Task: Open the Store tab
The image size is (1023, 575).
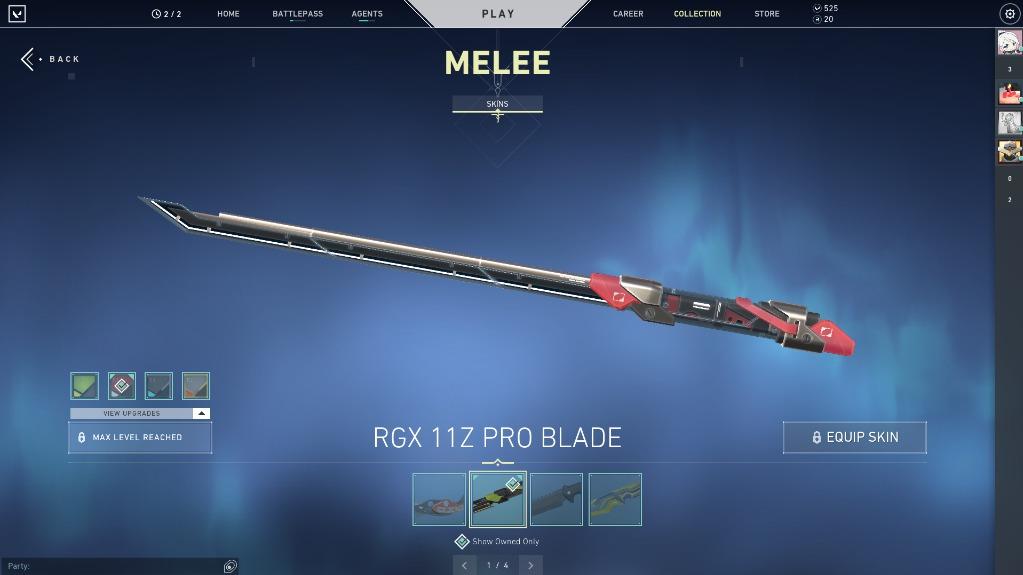Action: pyautogui.click(x=767, y=14)
